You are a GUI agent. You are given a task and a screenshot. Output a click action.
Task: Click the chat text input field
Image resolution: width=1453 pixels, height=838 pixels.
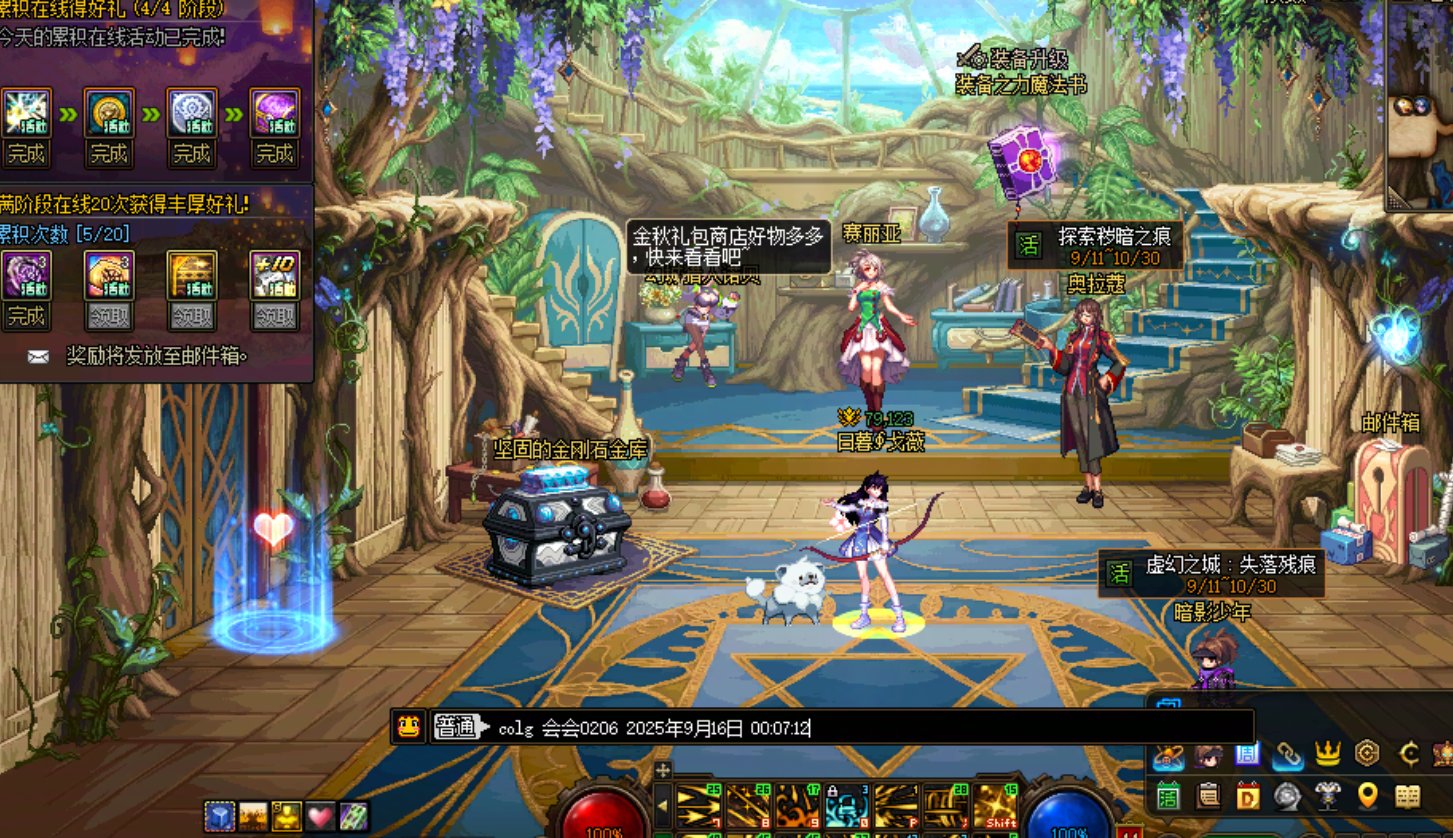(x=870, y=727)
